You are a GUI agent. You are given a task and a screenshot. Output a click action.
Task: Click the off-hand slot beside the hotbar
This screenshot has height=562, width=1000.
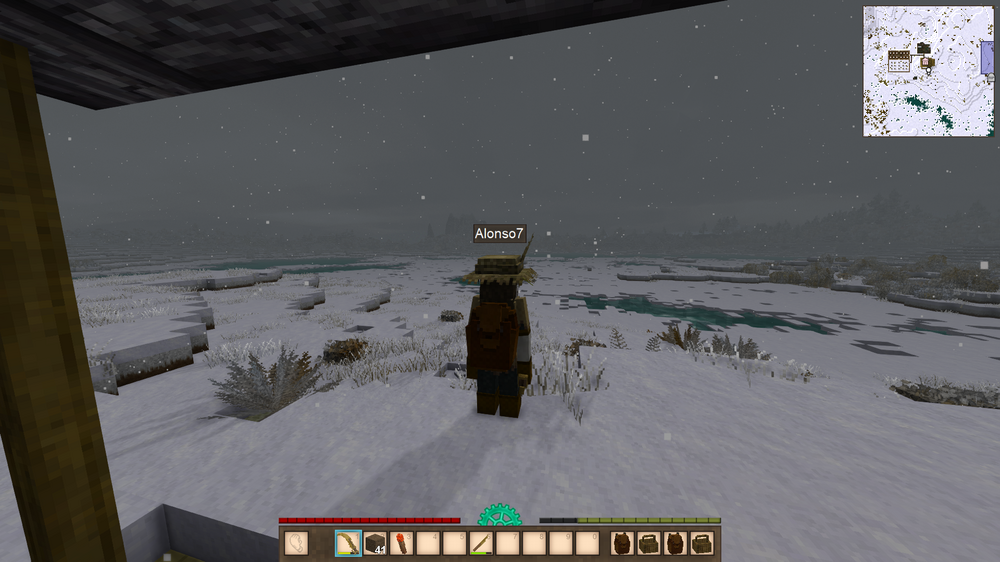pyautogui.click(x=297, y=544)
